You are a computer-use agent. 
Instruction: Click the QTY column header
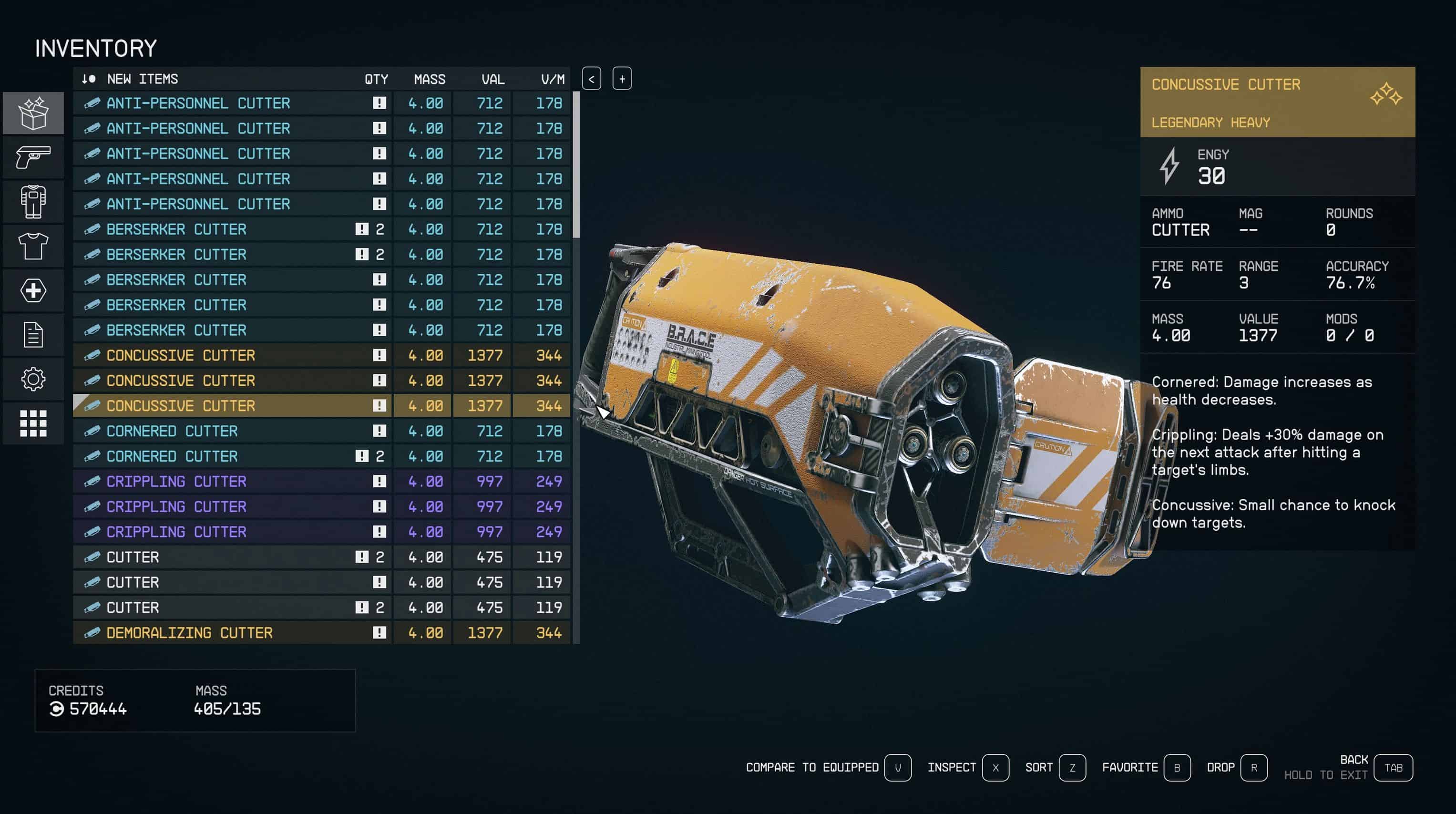click(376, 79)
